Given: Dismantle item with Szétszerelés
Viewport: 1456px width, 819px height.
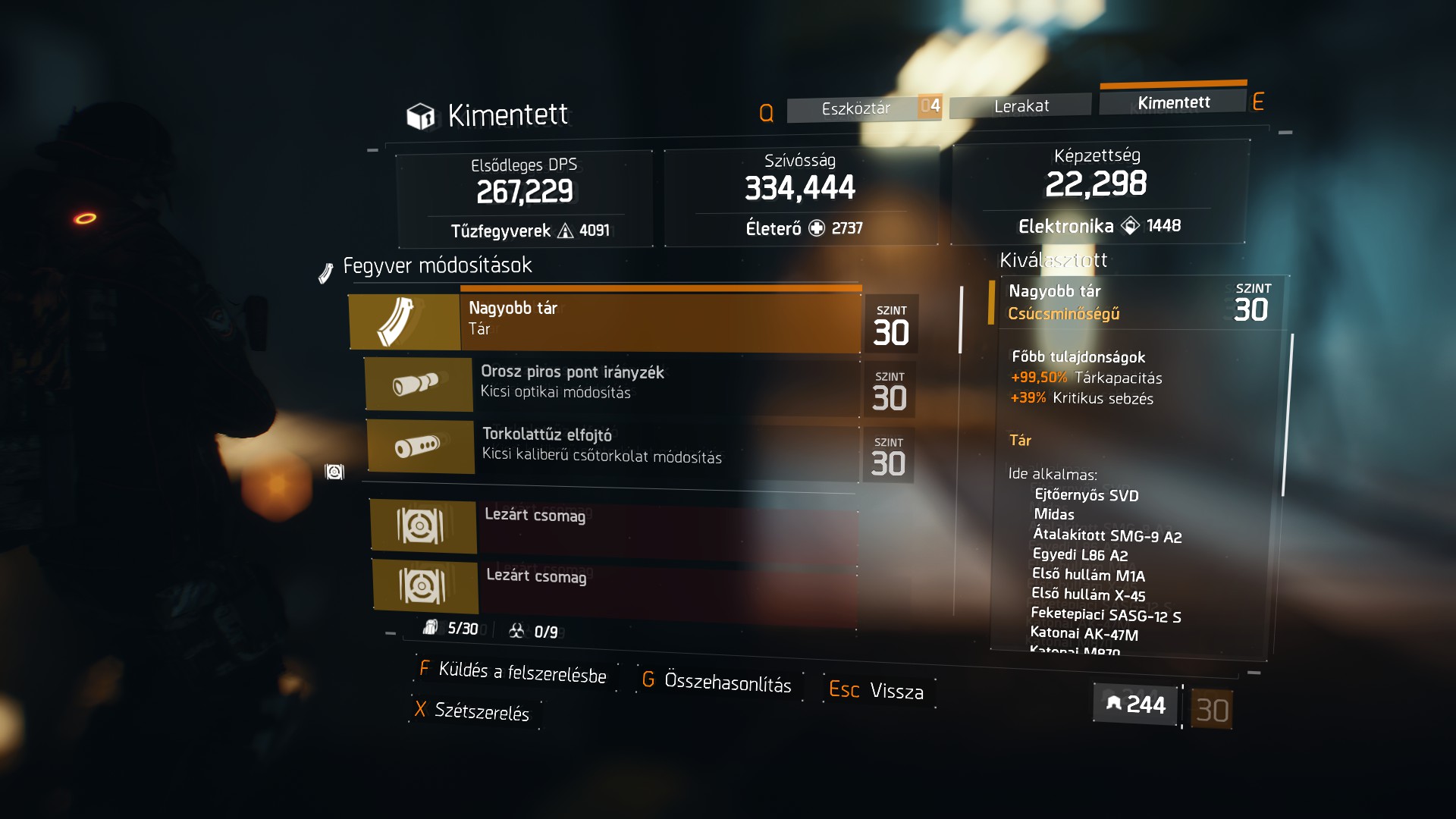Looking at the screenshot, I should coord(472,711).
